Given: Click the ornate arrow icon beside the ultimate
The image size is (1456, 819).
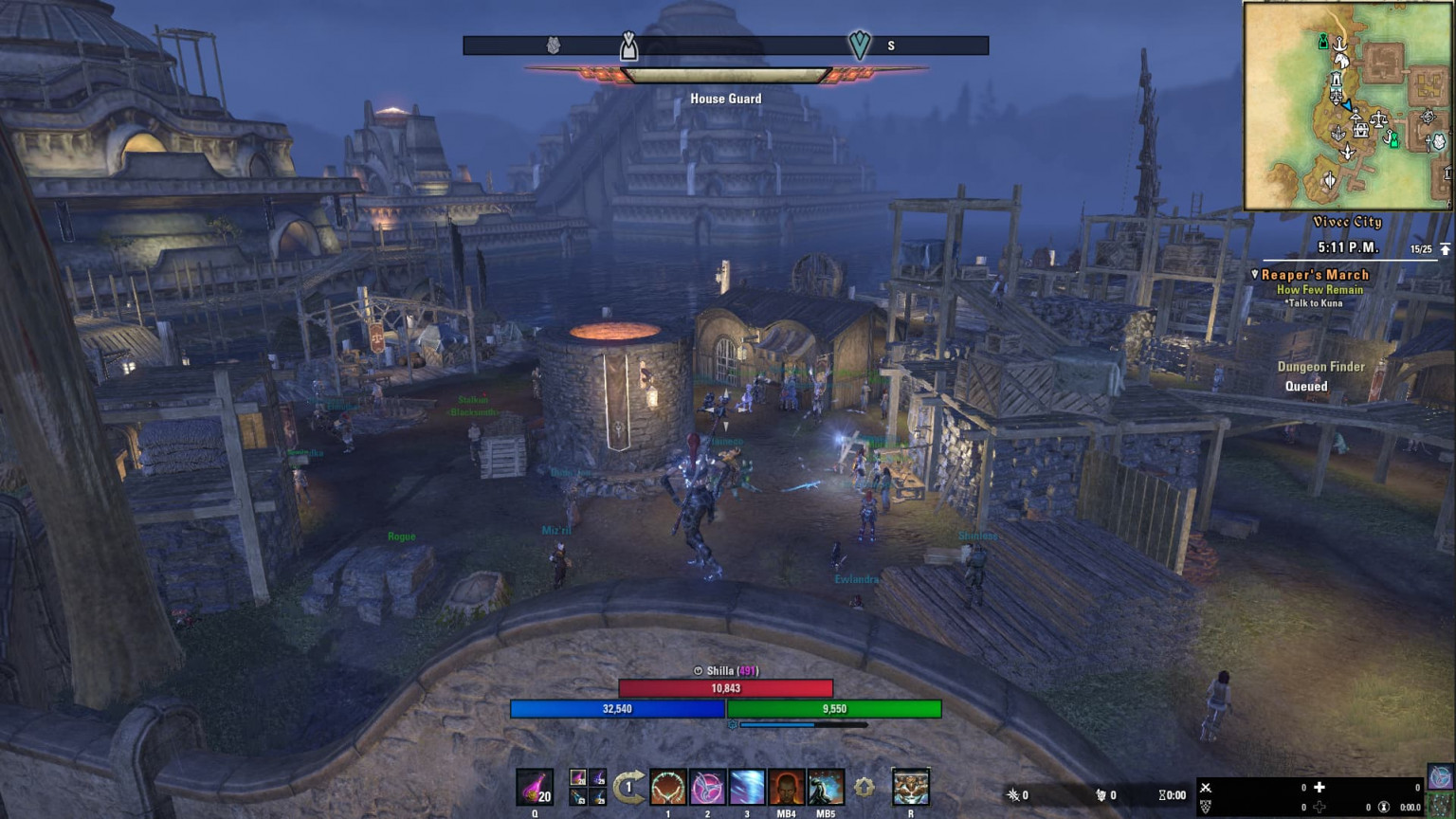Looking at the screenshot, I should (x=864, y=786).
